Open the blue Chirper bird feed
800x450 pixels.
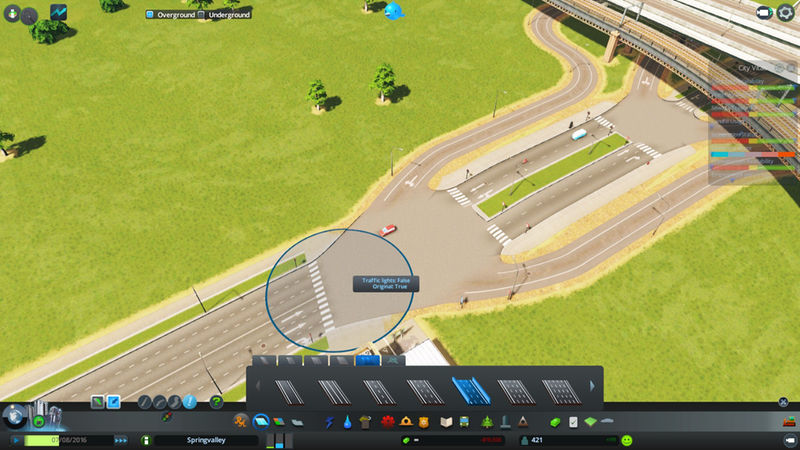coord(394,12)
